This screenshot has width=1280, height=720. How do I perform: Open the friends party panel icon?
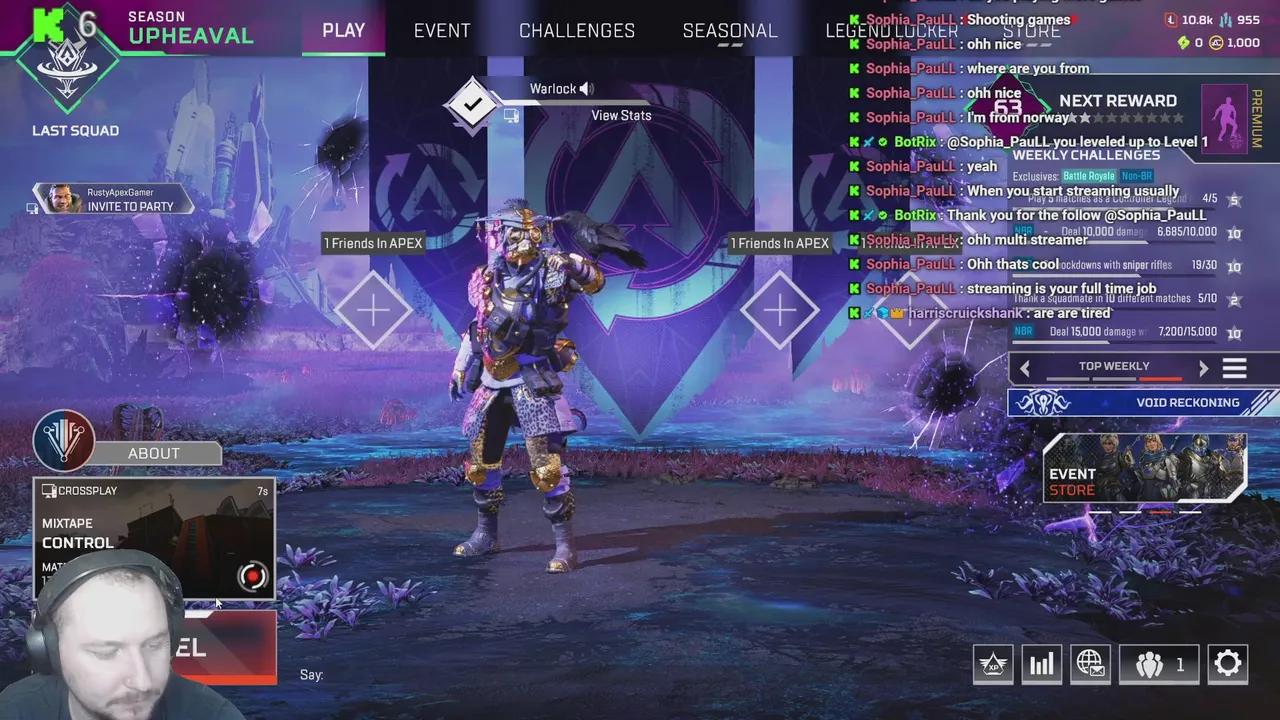(1151, 663)
